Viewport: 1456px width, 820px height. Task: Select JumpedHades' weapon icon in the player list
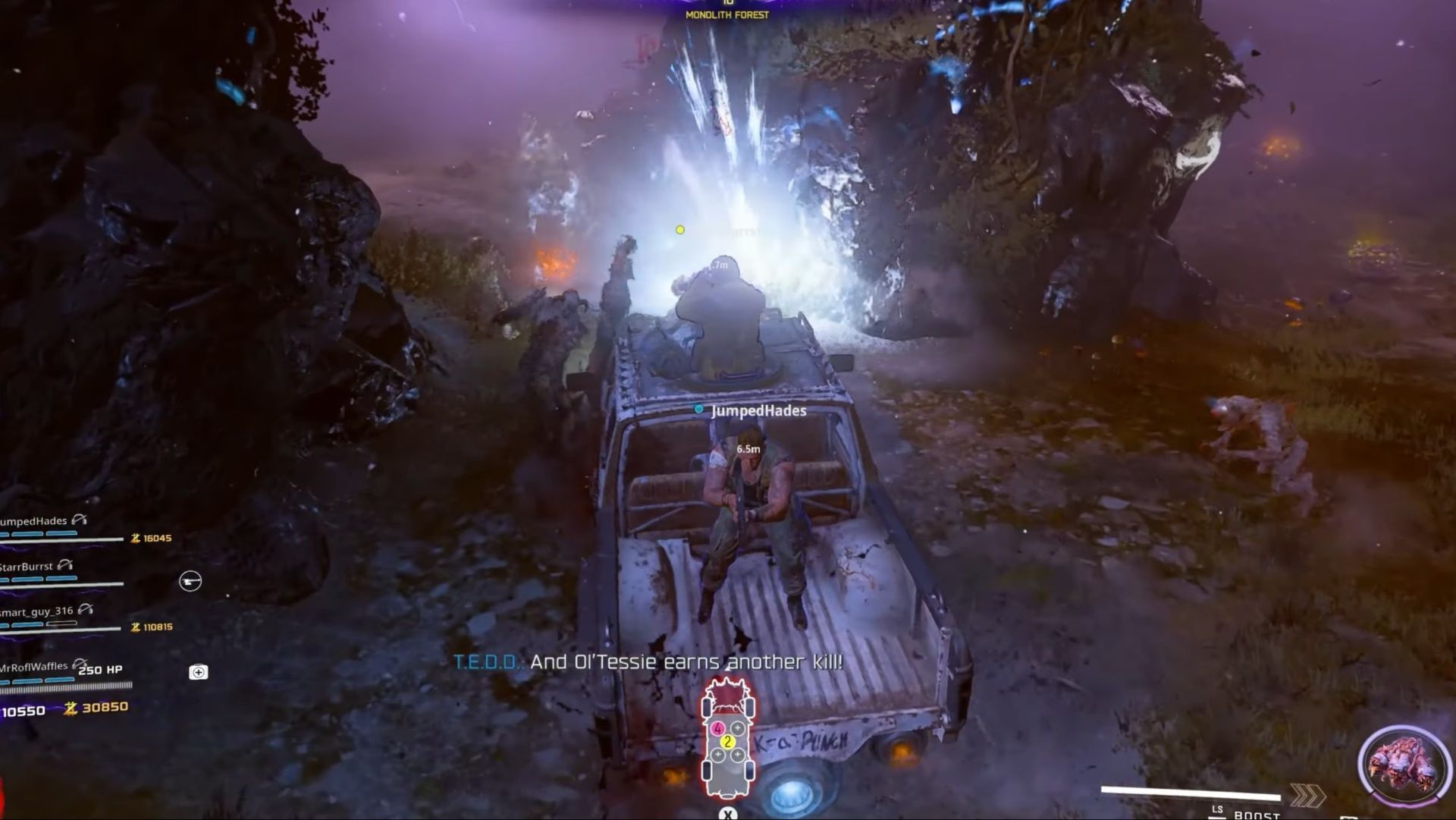coord(82,520)
